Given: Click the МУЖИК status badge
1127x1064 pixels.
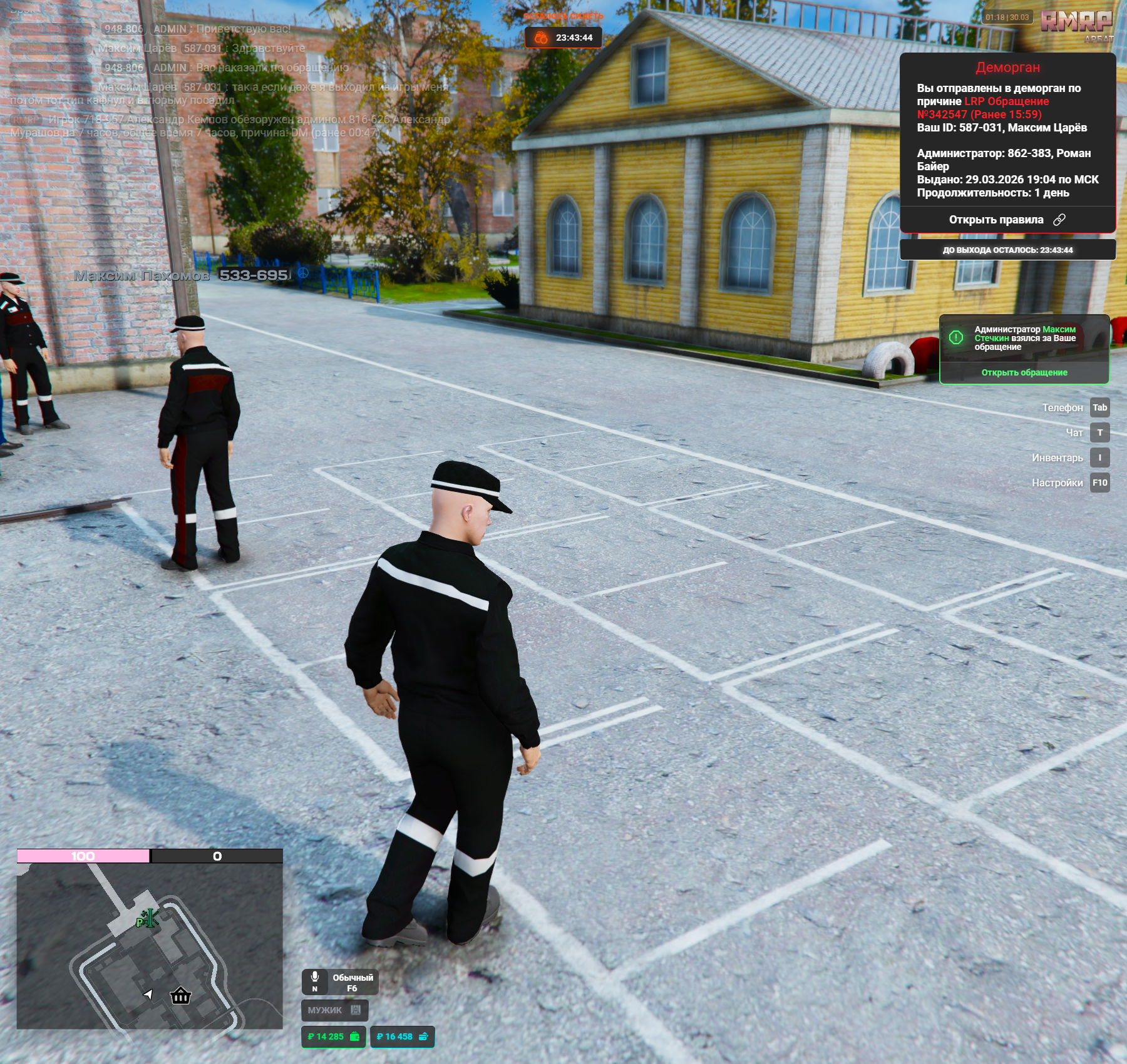Looking at the screenshot, I should (x=334, y=1010).
